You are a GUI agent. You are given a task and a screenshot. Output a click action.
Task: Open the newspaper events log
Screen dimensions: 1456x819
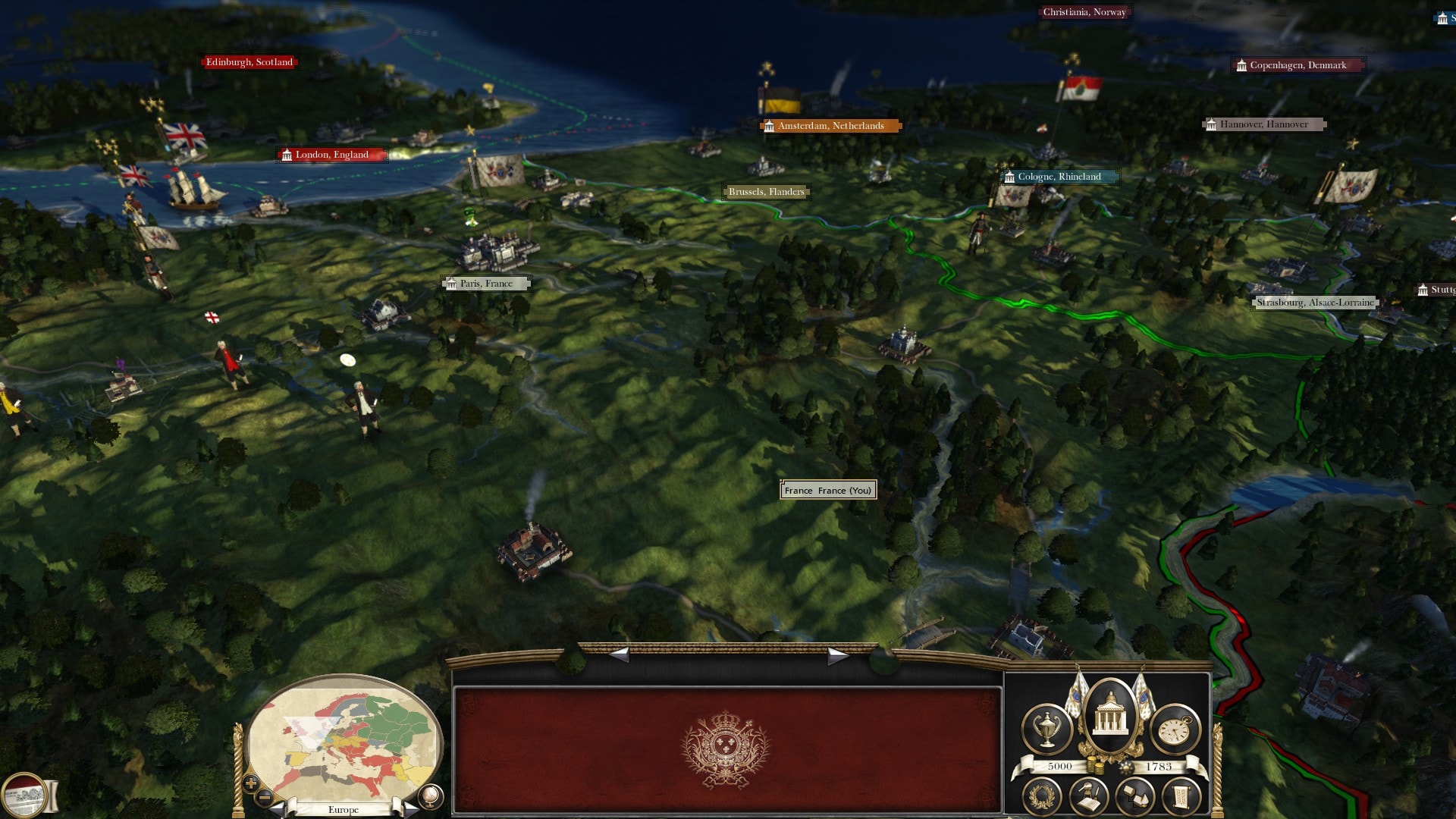coord(24,795)
